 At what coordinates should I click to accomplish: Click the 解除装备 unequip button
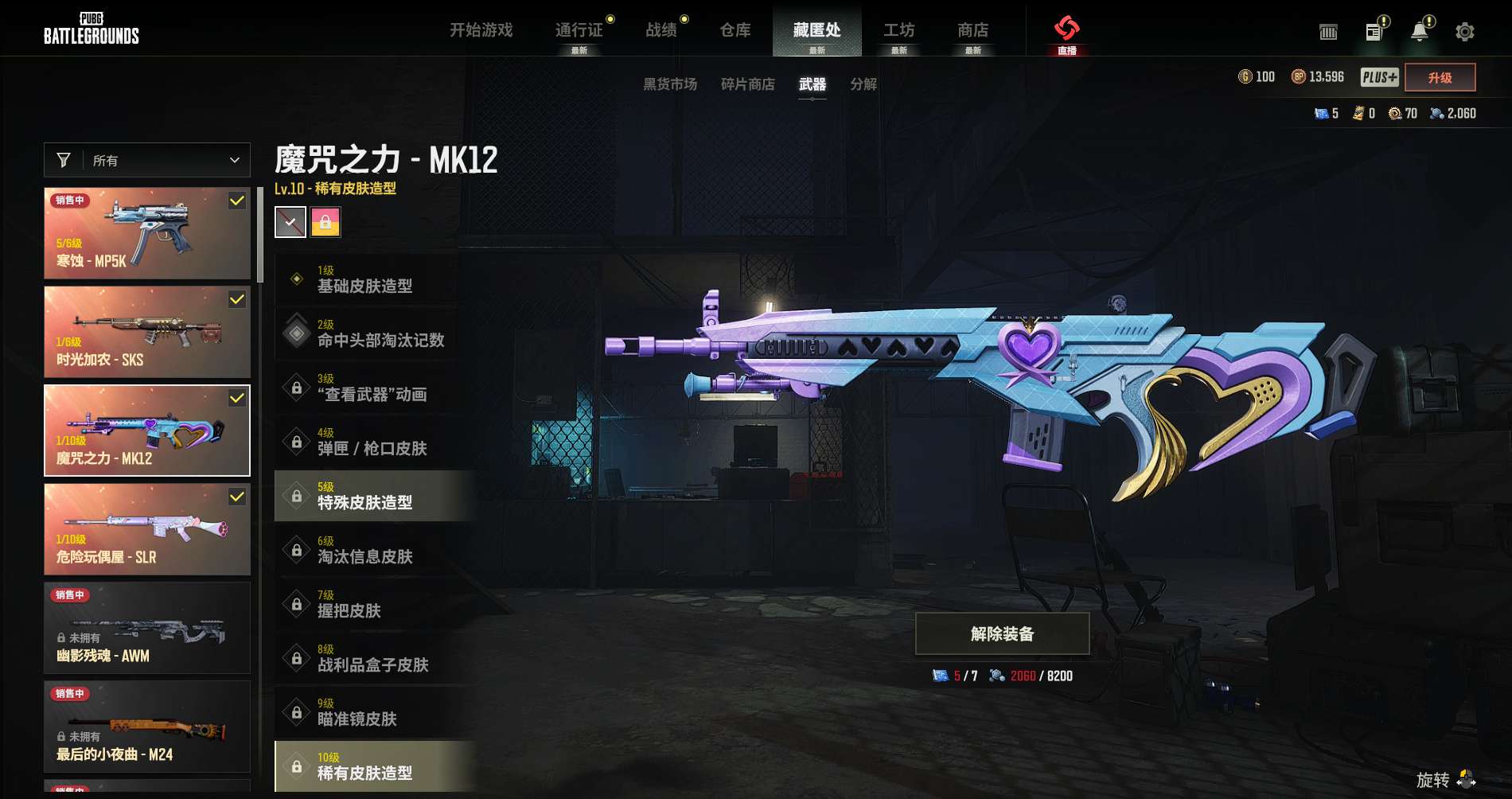(1002, 633)
